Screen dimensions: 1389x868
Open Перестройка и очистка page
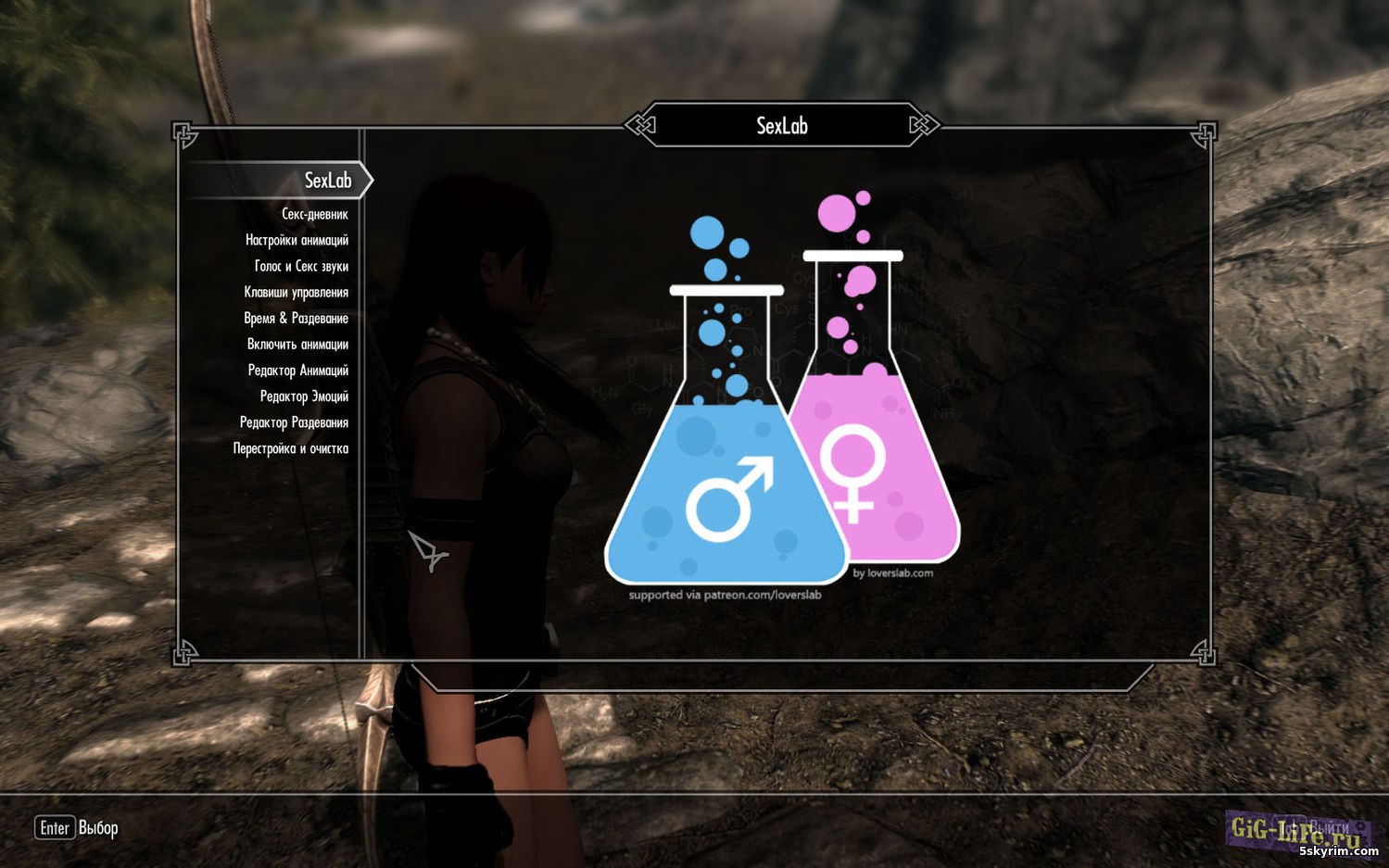[x=290, y=448]
